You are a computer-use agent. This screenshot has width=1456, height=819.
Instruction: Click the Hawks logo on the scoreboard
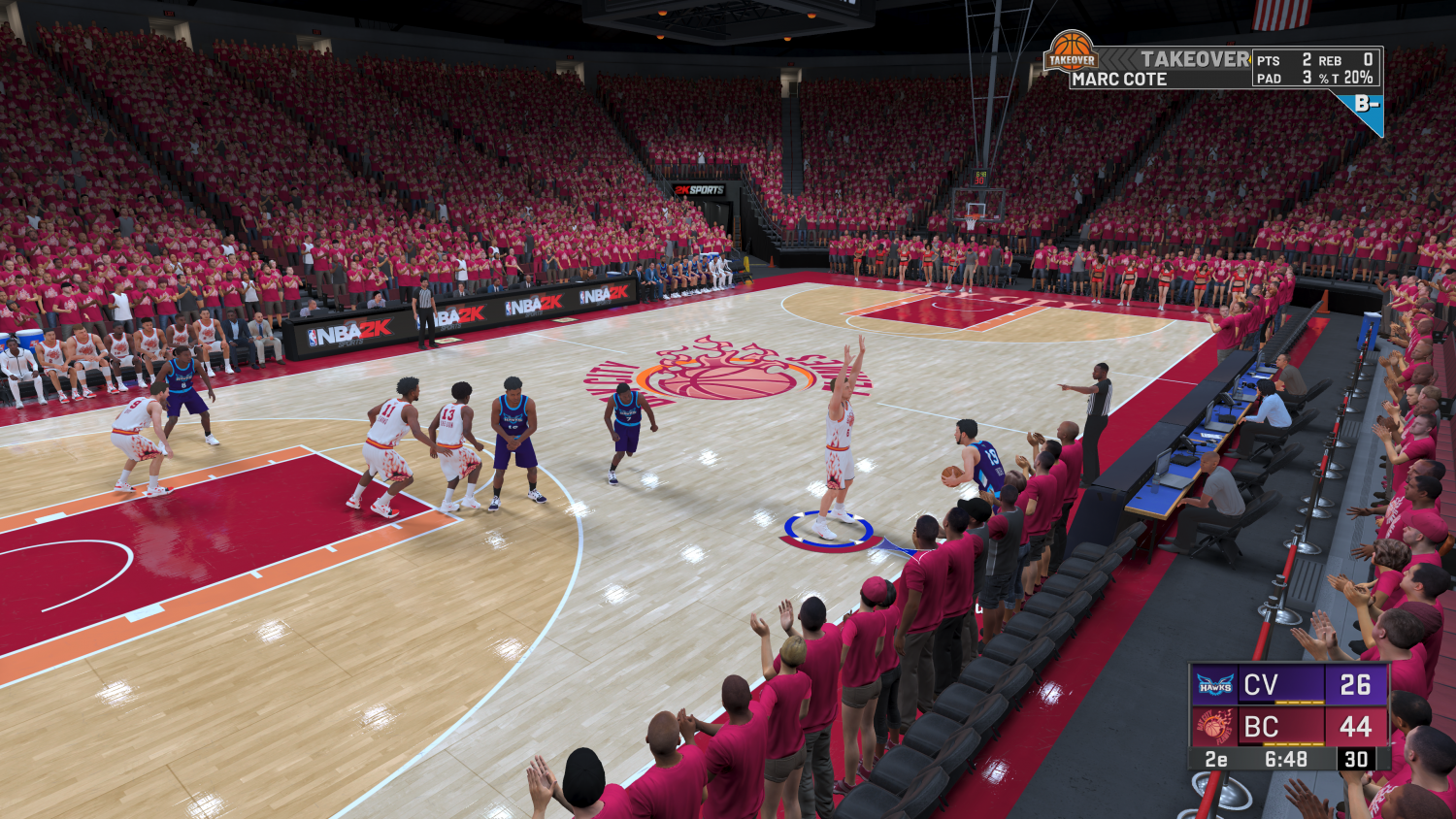(x=1214, y=684)
